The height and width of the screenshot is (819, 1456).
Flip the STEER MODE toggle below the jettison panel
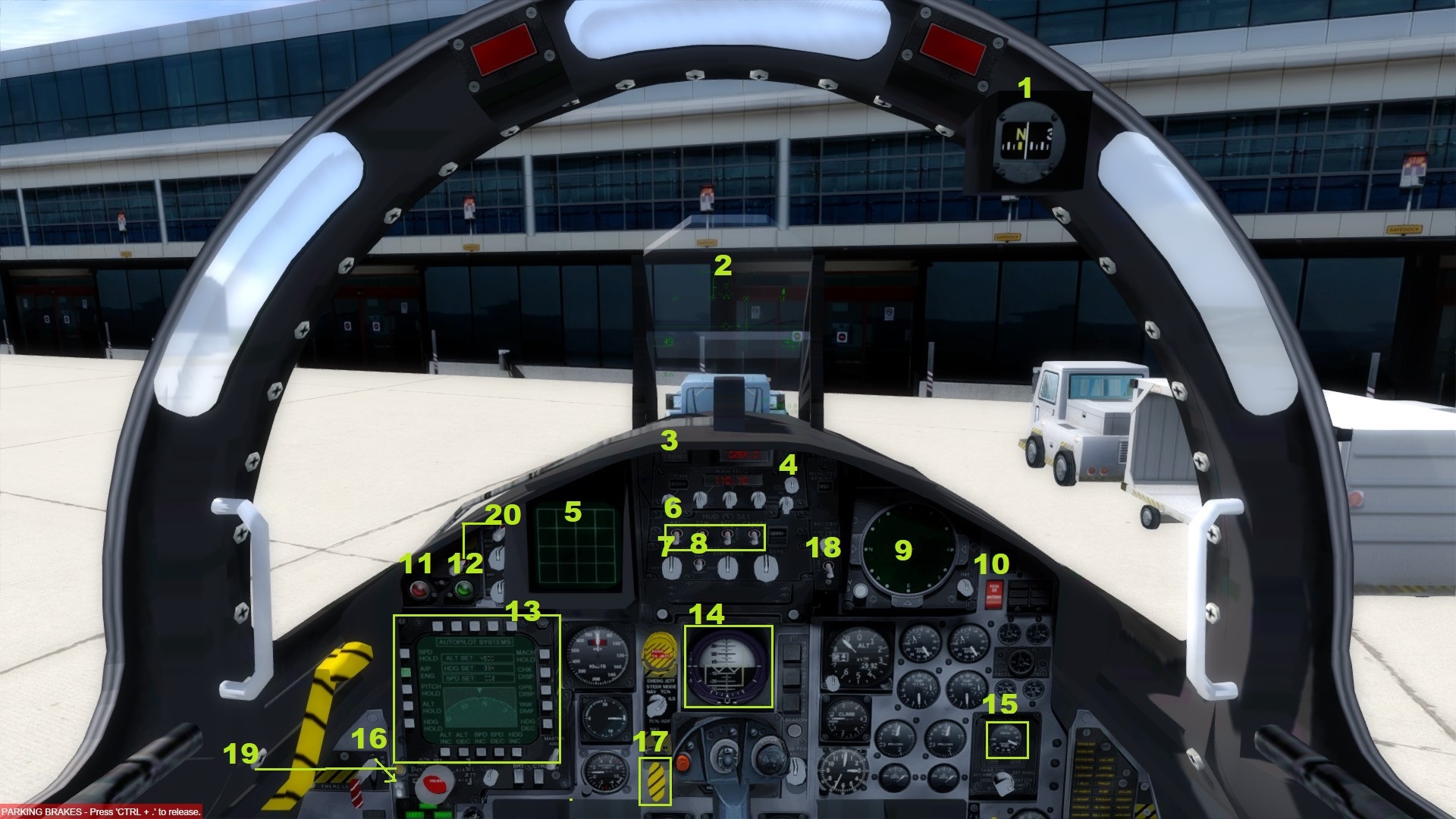coord(657,705)
